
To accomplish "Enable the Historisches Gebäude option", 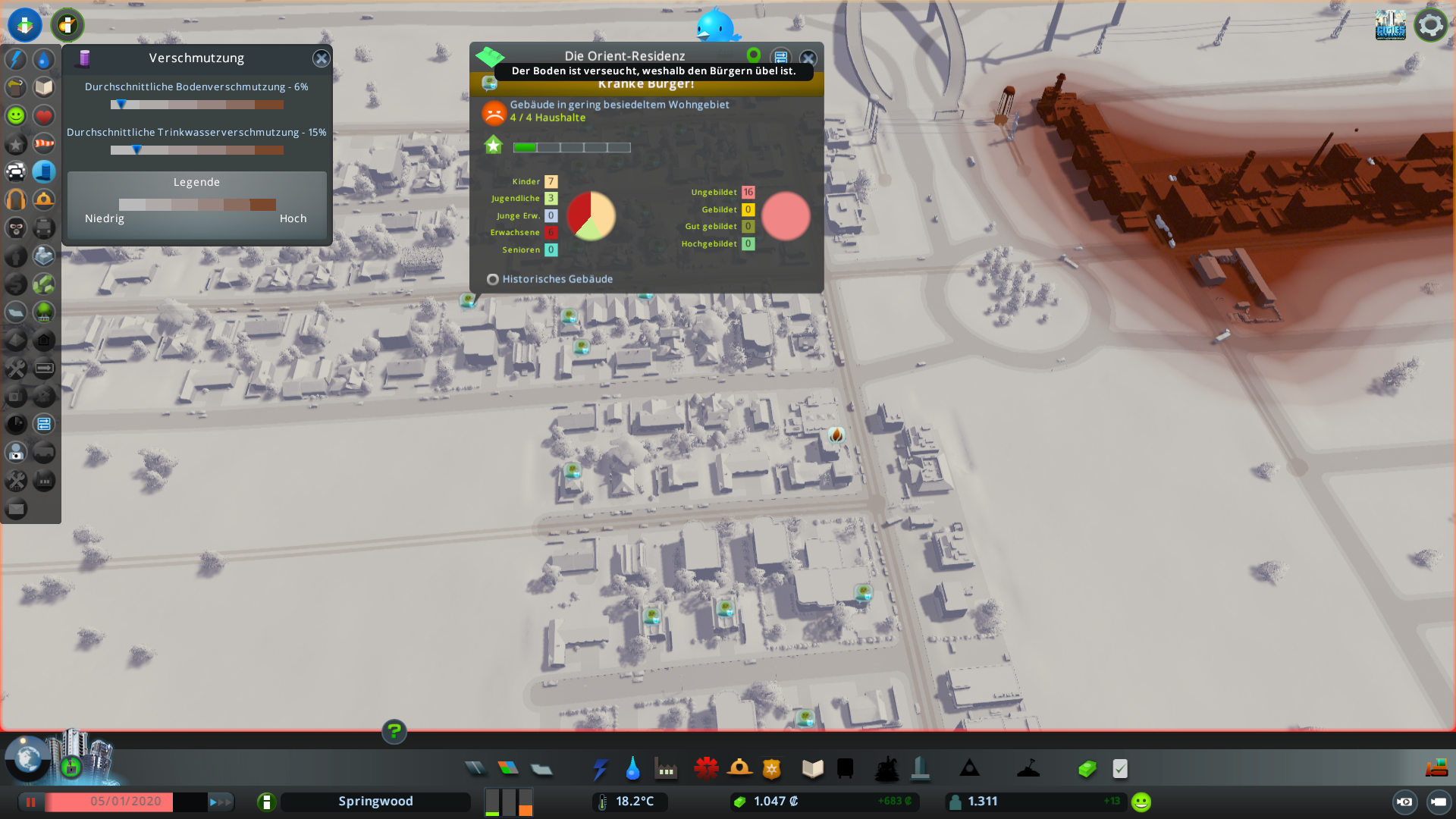I will [x=493, y=279].
